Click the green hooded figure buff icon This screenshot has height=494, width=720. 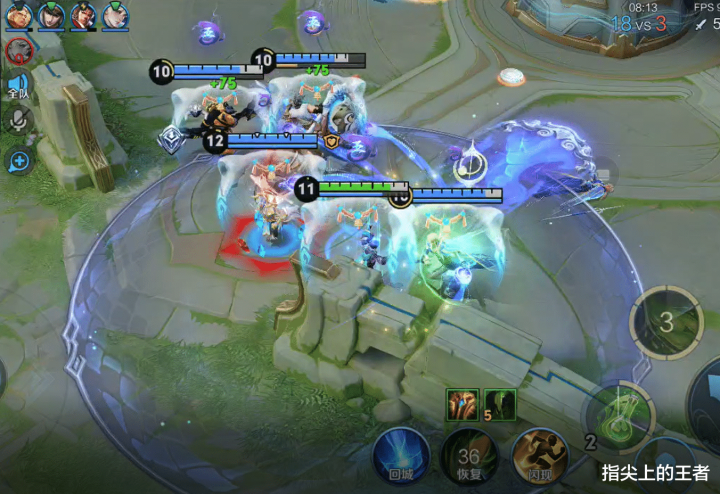tap(499, 404)
